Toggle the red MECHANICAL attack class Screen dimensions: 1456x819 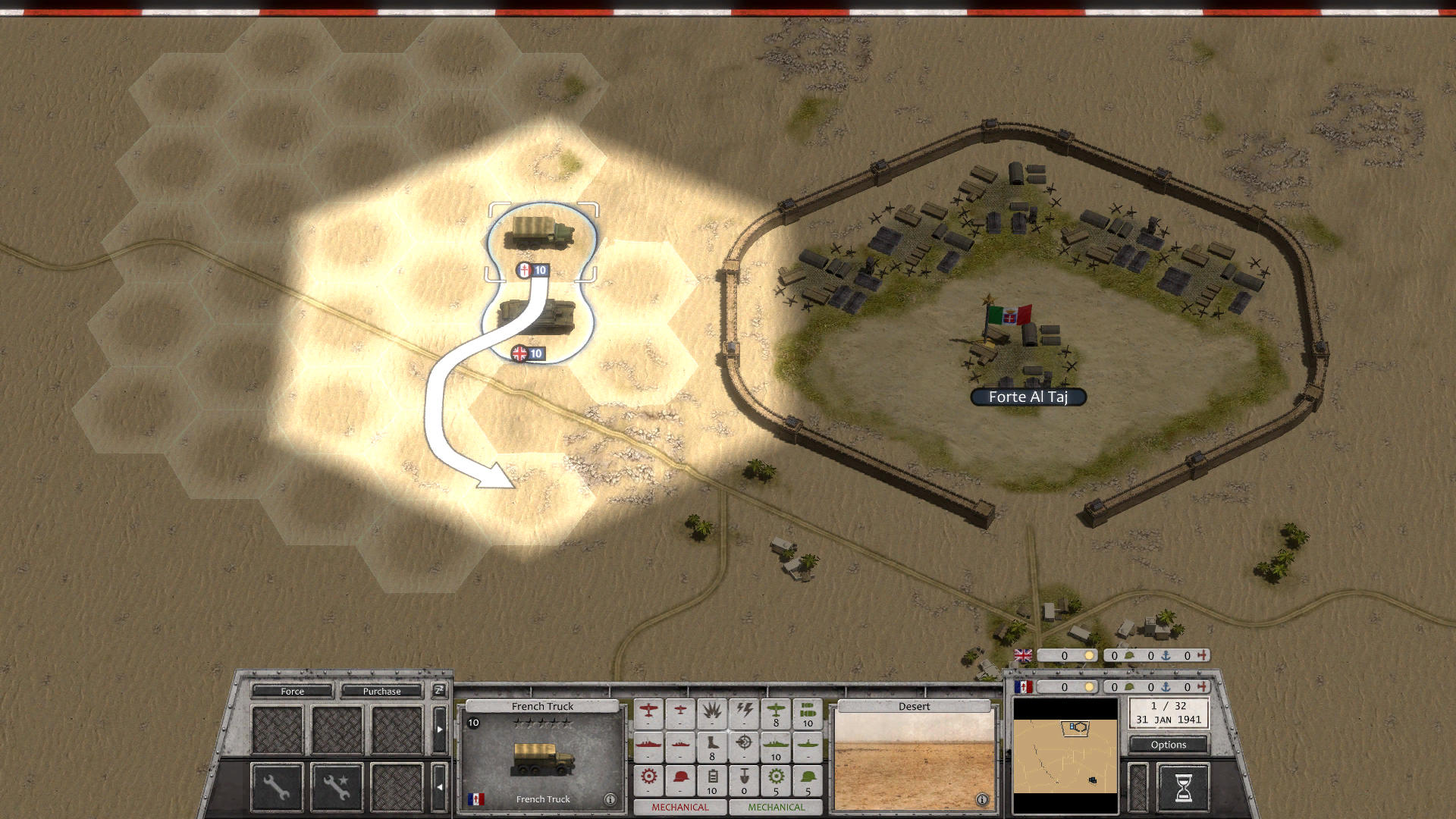point(681,808)
